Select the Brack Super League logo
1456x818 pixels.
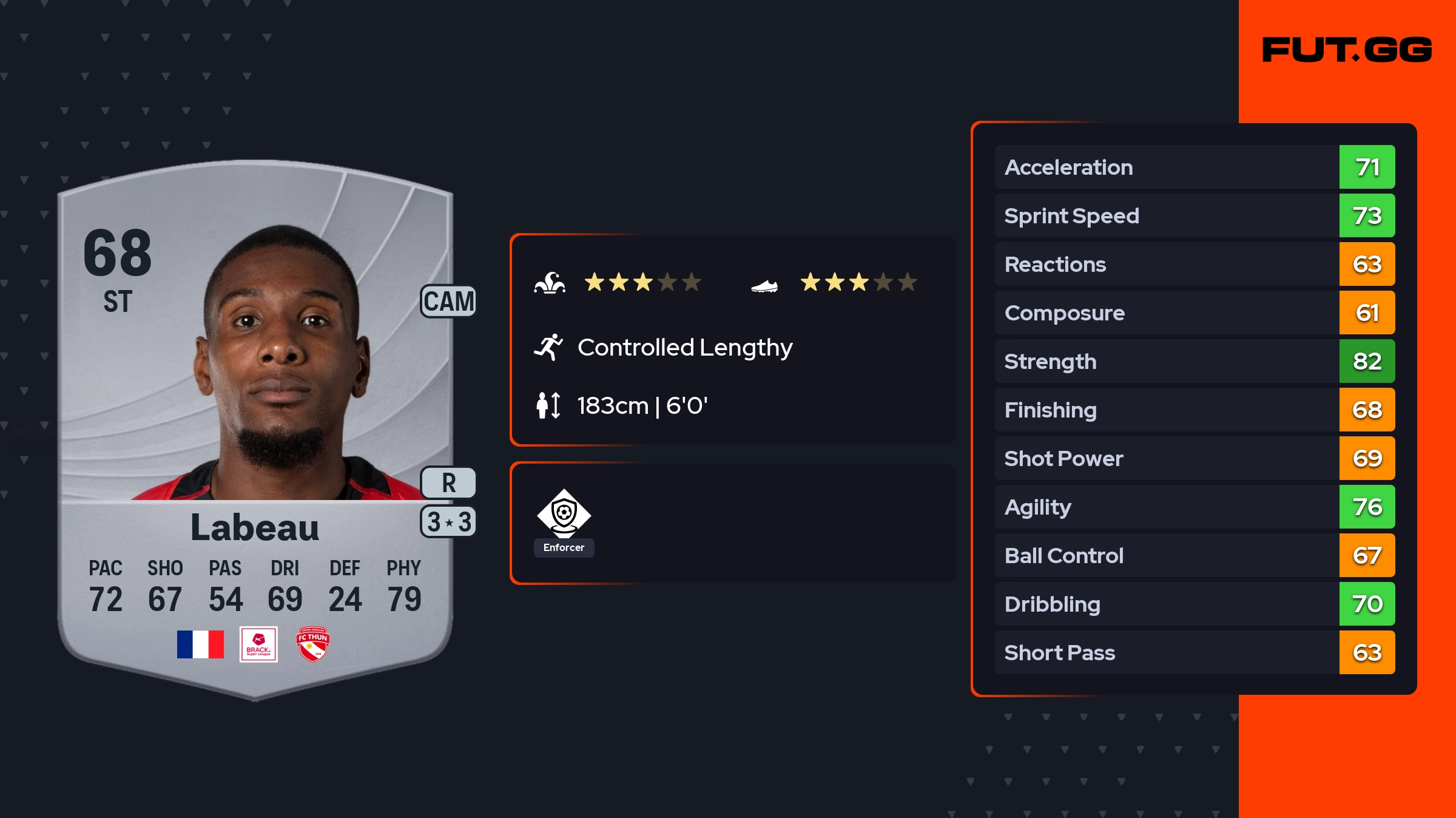coord(258,644)
